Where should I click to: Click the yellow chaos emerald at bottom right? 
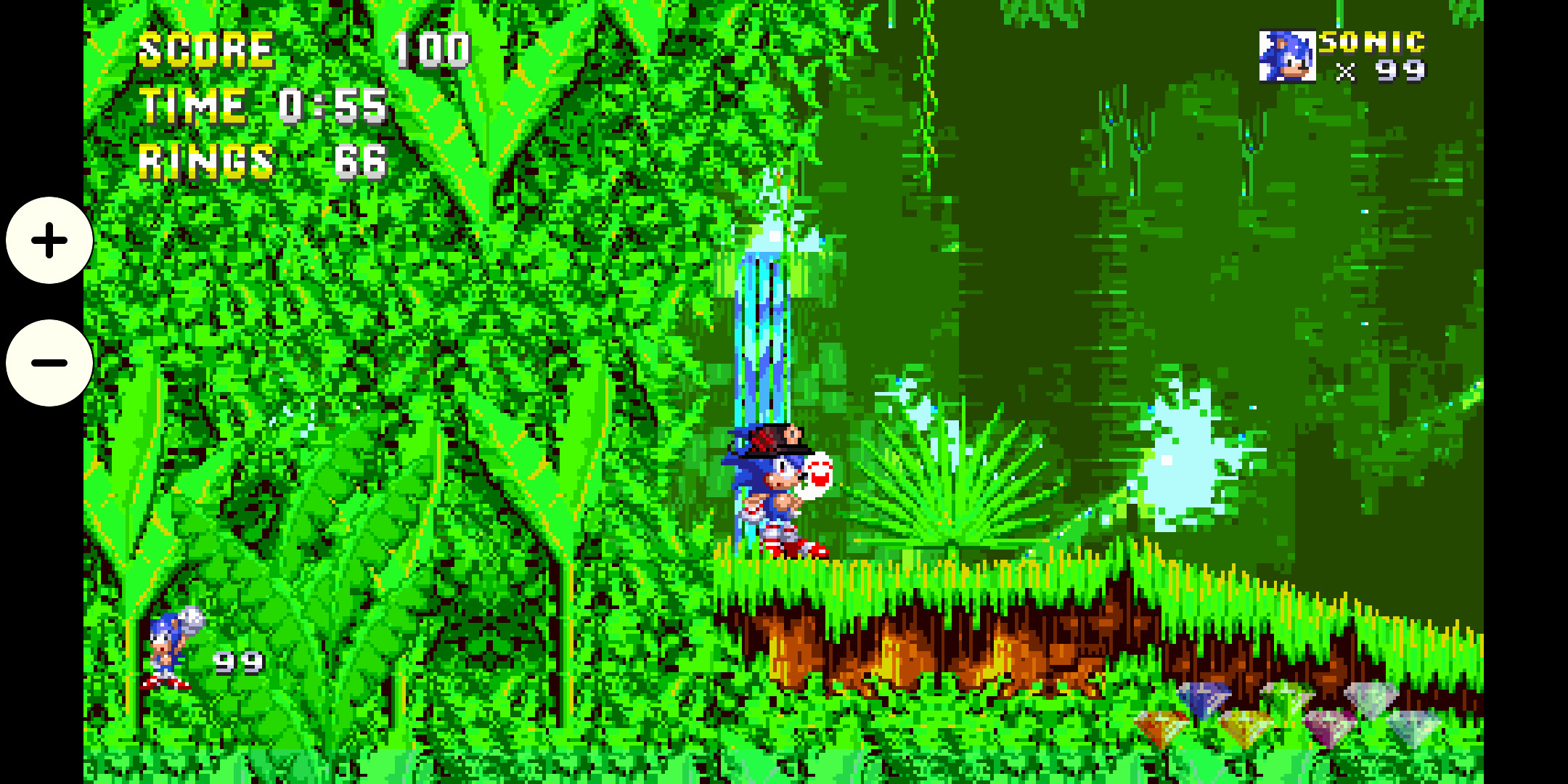1244,726
